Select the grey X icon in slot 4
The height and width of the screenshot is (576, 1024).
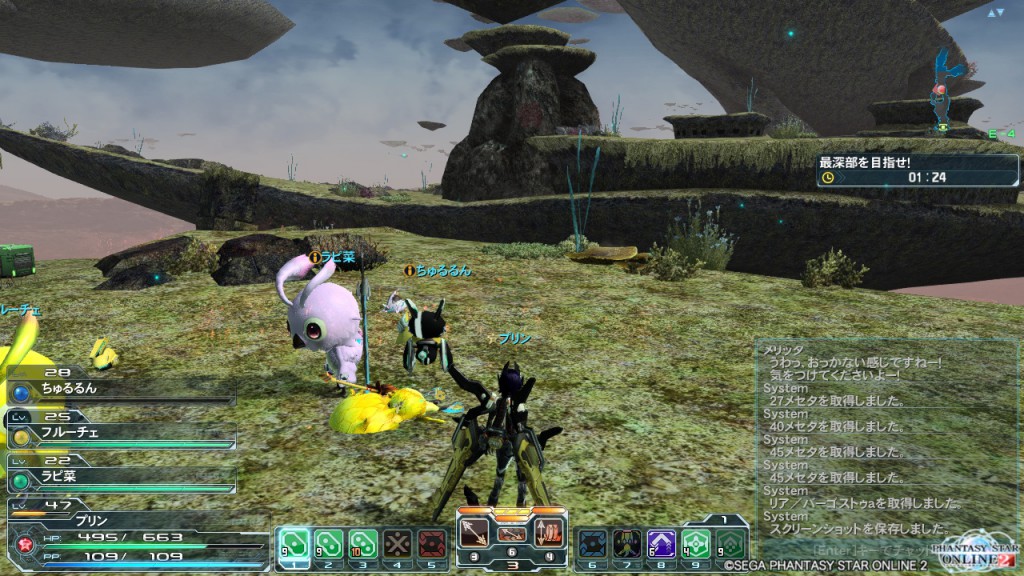tap(397, 543)
